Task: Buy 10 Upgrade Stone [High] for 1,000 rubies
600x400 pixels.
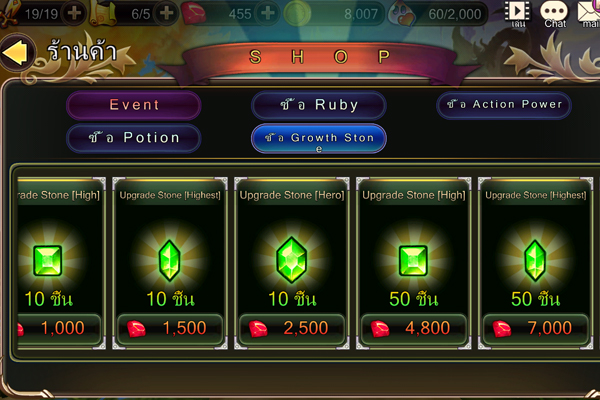Action: point(58,328)
